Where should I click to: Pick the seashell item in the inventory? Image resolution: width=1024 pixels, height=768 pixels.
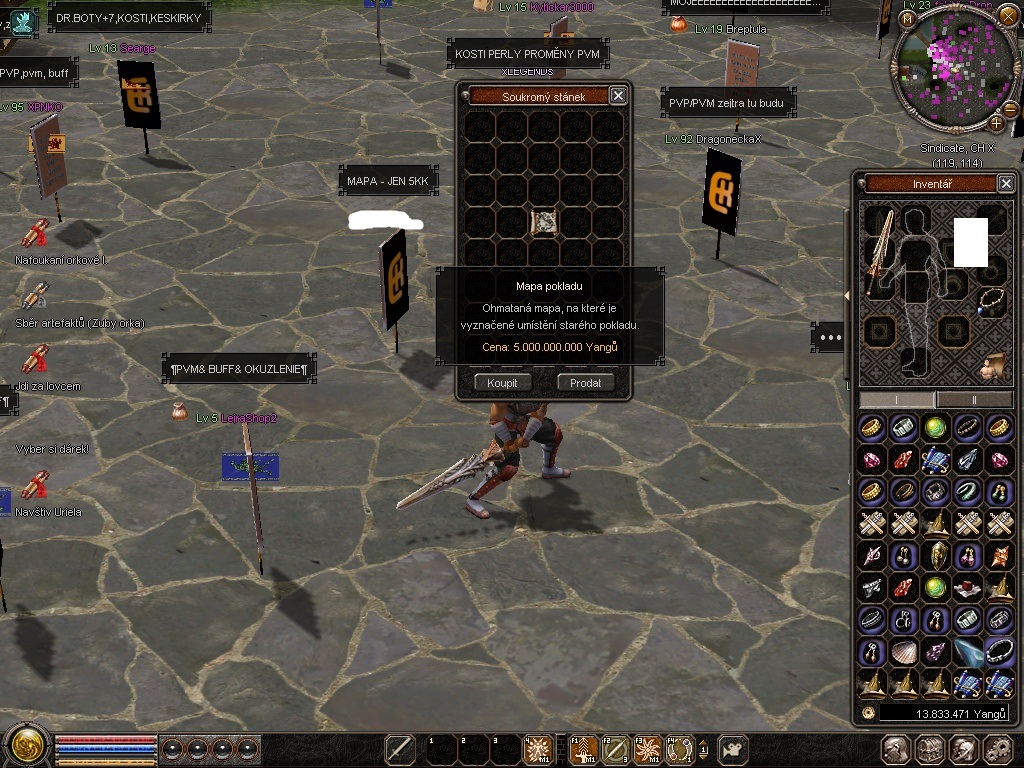click(x=904, y=652)
